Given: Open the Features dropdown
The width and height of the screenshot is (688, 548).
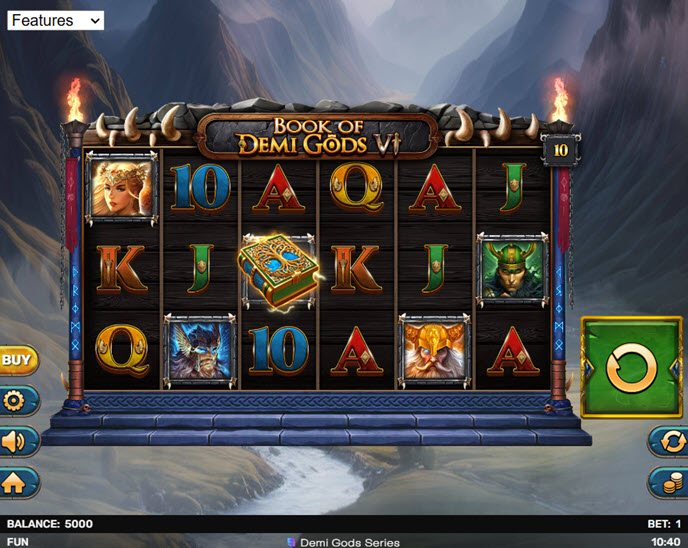Looking at the screenshot, I should 55,20.
